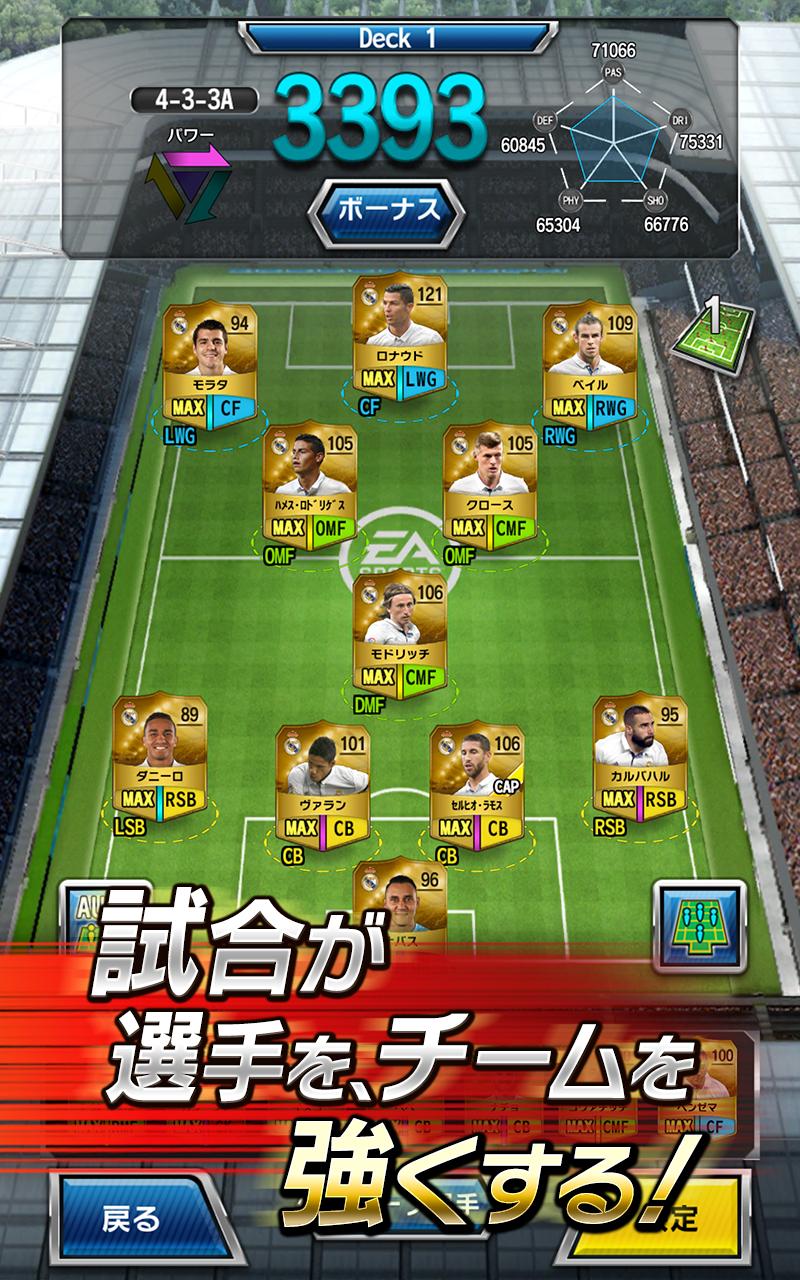
Task: Select the goalkeeper card rated 96
Action: click(x=399, y=900)
